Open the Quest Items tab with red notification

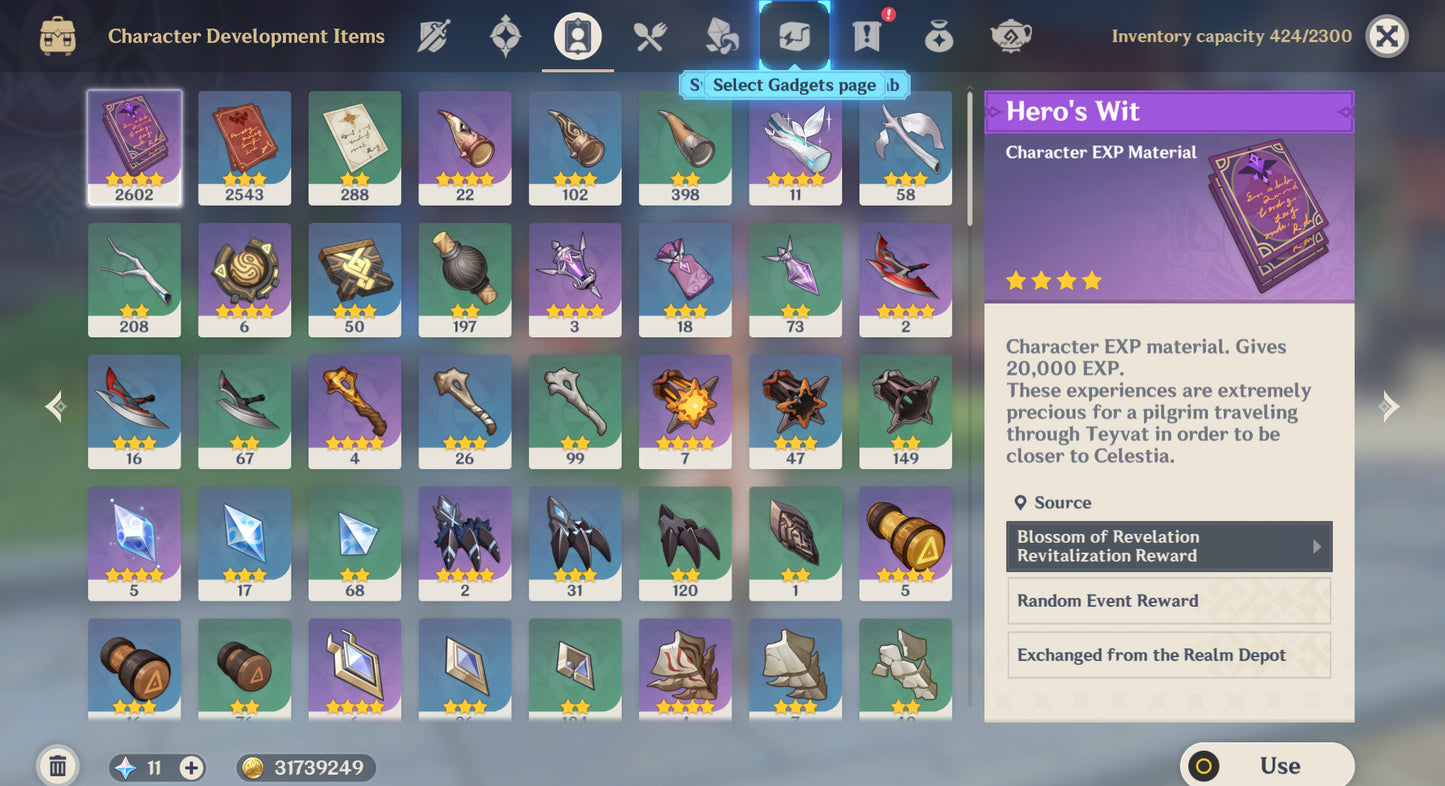[864, 35]
